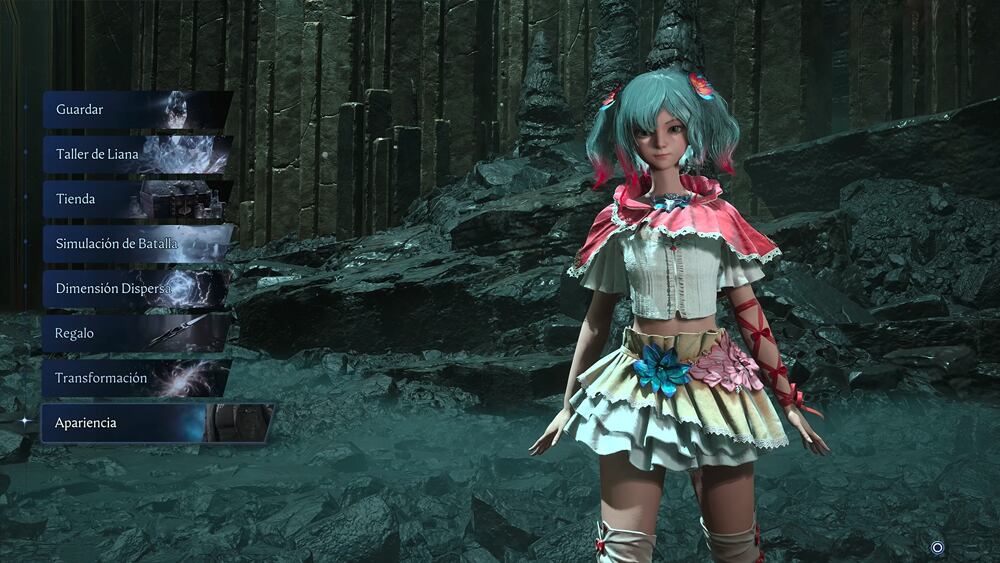Open Taller de Liana
Viewport: 1000px width, 563px height.
[135, 155]
